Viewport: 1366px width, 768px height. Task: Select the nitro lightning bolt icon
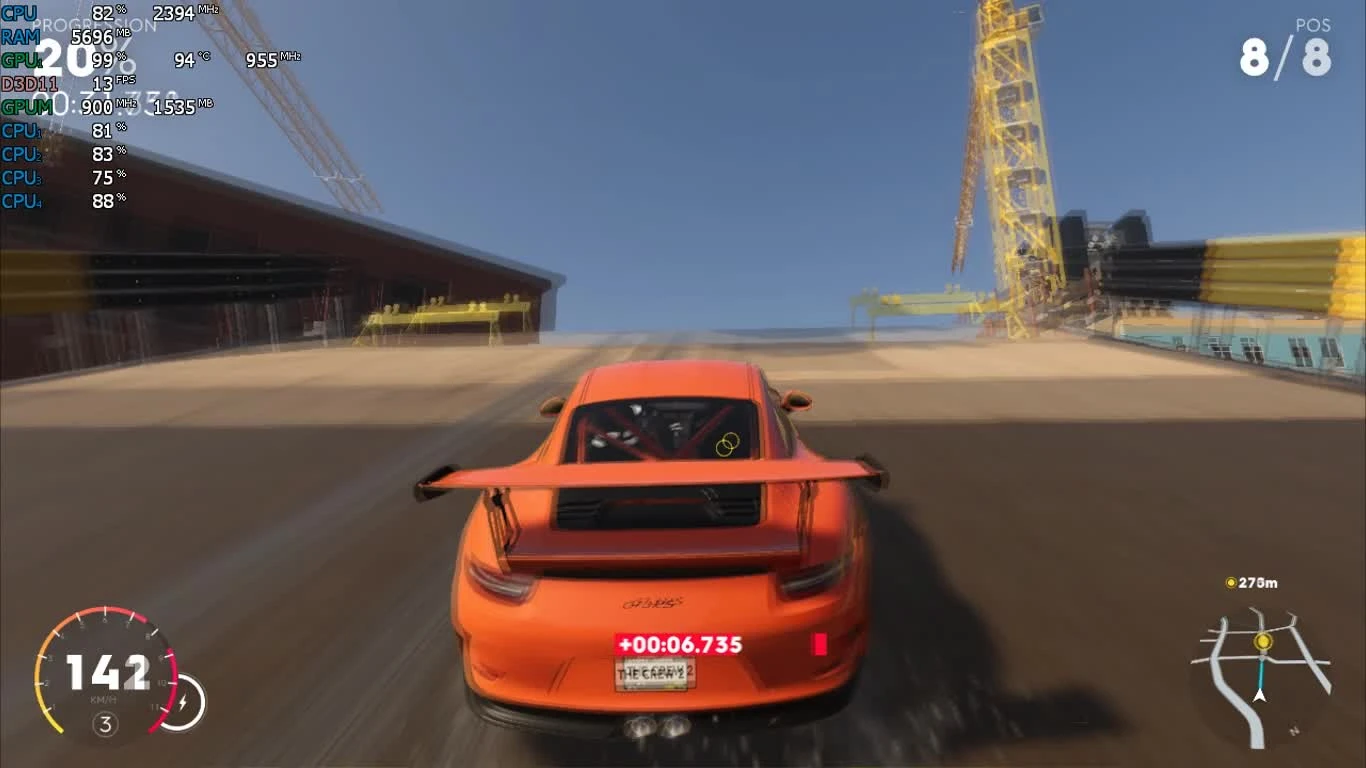(x=183, y=701)
